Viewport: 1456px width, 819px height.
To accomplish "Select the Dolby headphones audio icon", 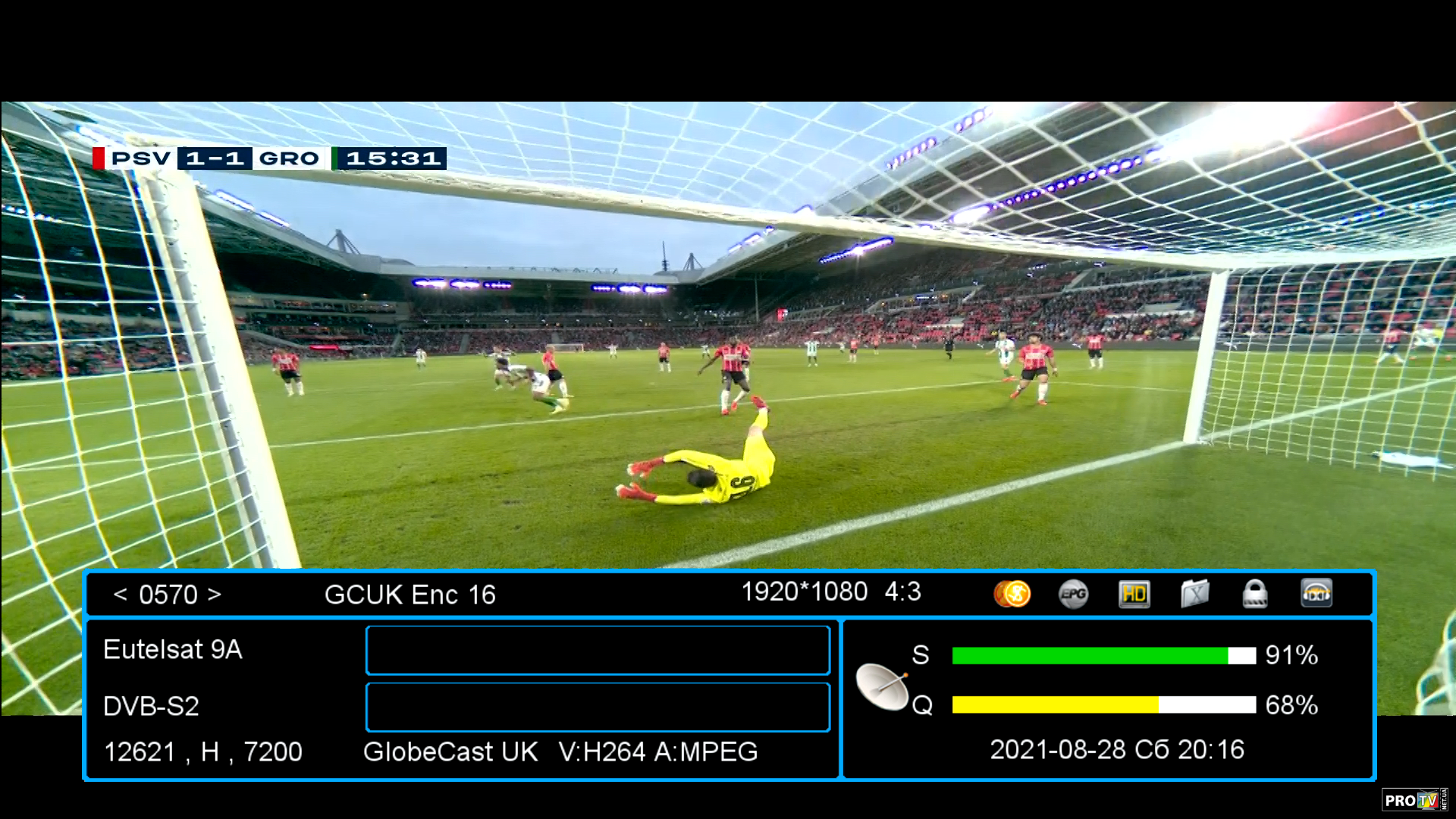I will (x=1316, y=594).
